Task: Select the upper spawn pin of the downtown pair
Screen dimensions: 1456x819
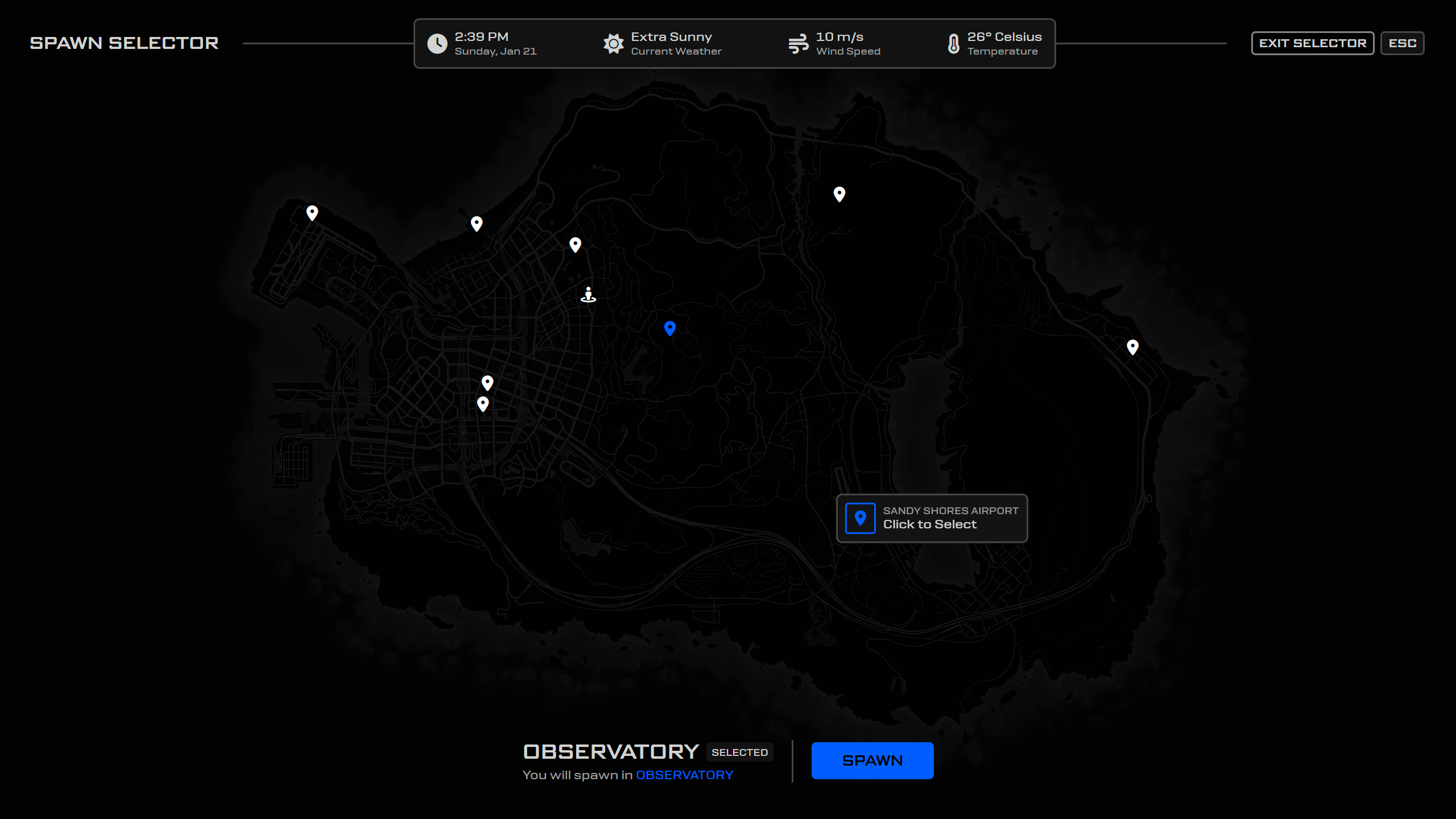Action: tap(487, 382)
